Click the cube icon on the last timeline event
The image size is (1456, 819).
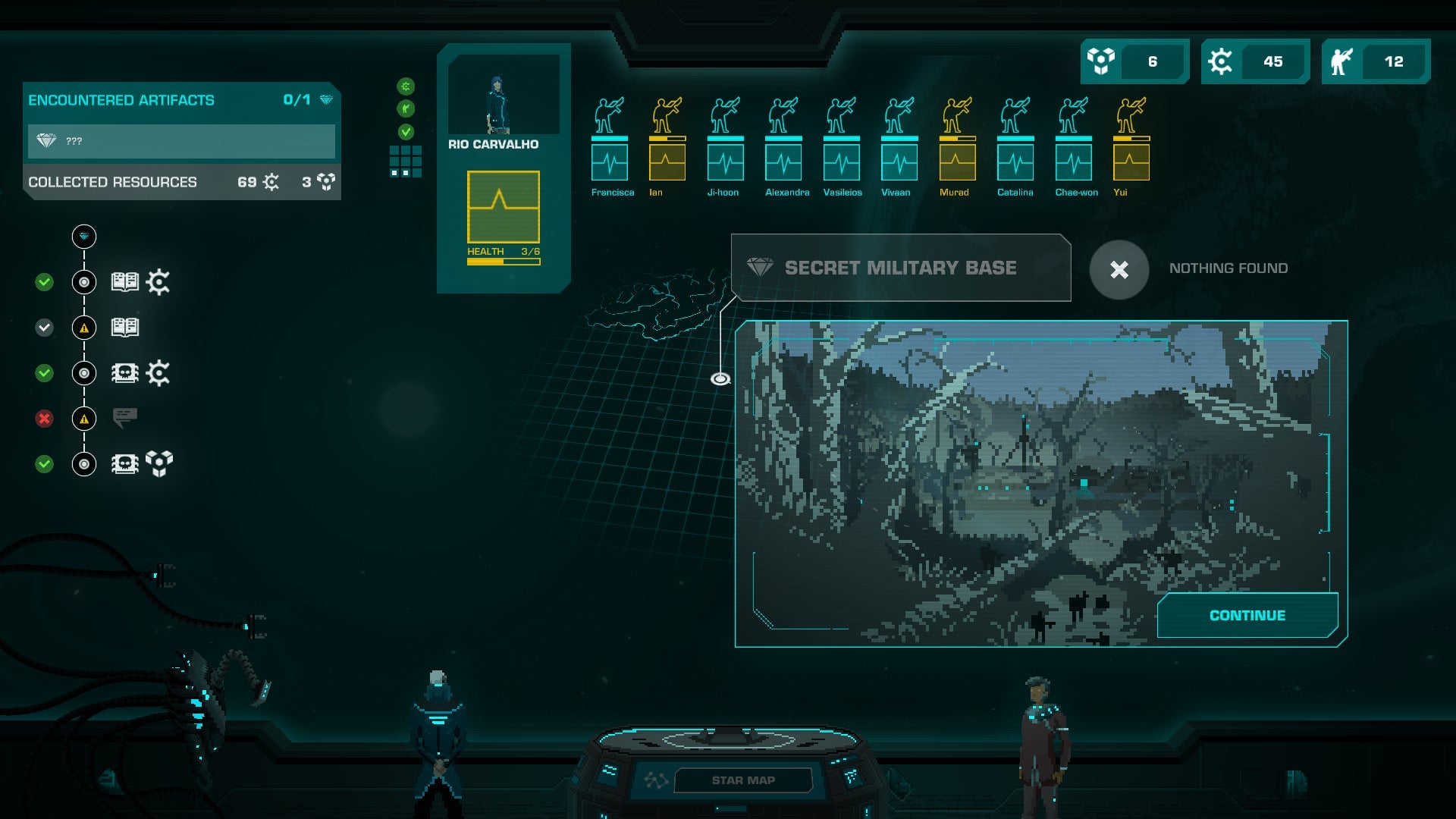tap(159, 462)
